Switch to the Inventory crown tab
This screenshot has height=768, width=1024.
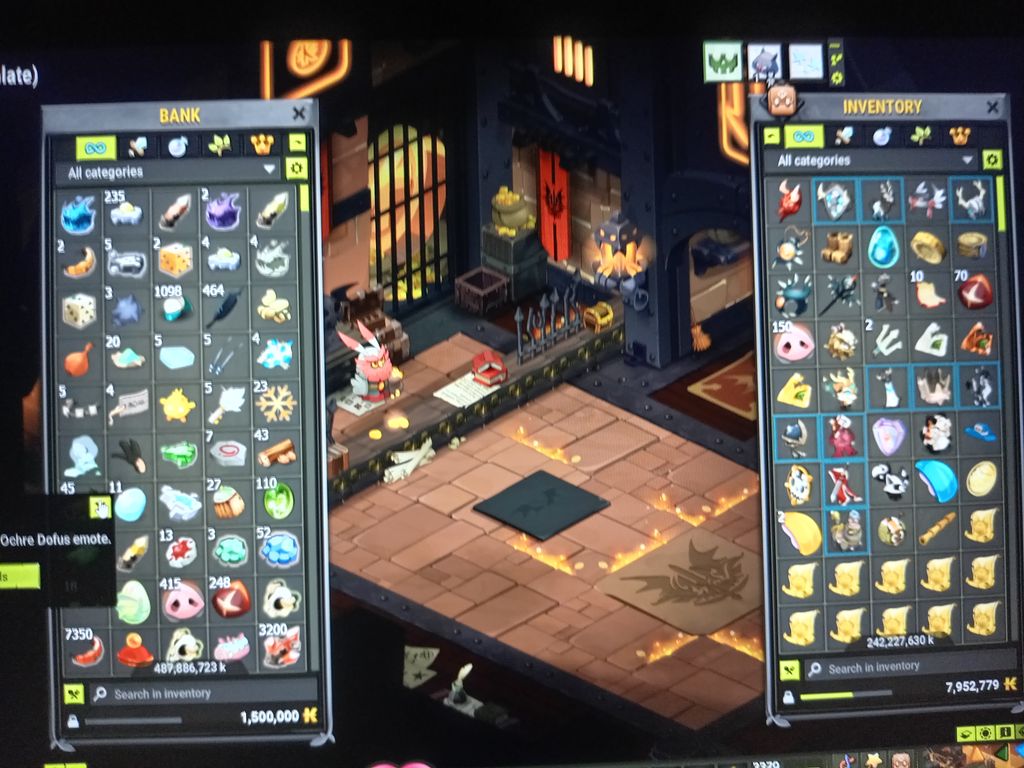[959, 135]
